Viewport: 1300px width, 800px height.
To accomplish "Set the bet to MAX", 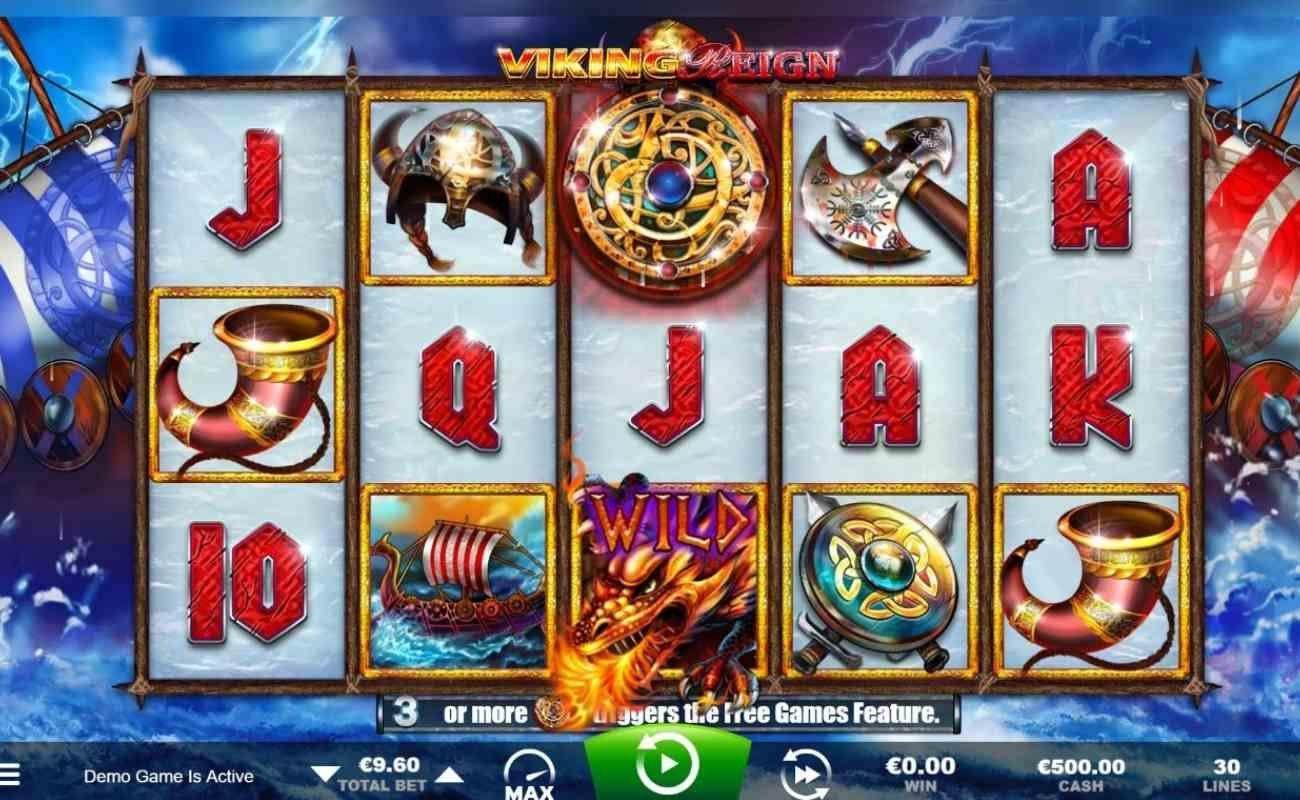I will [x=529, y=775].
